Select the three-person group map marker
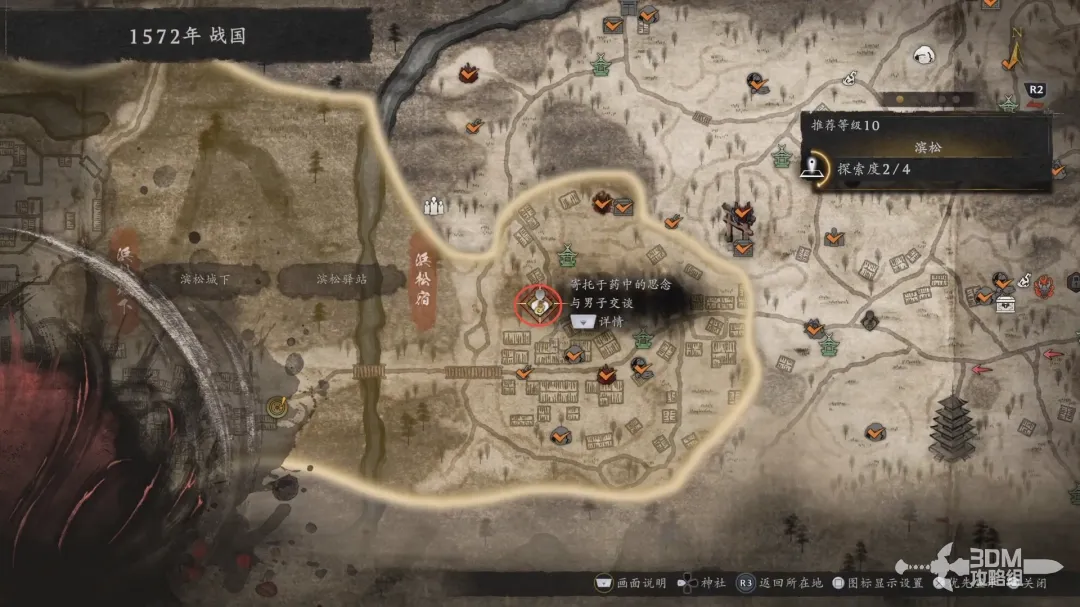Viewport: 1080px width, 607px height. (433, 207)
